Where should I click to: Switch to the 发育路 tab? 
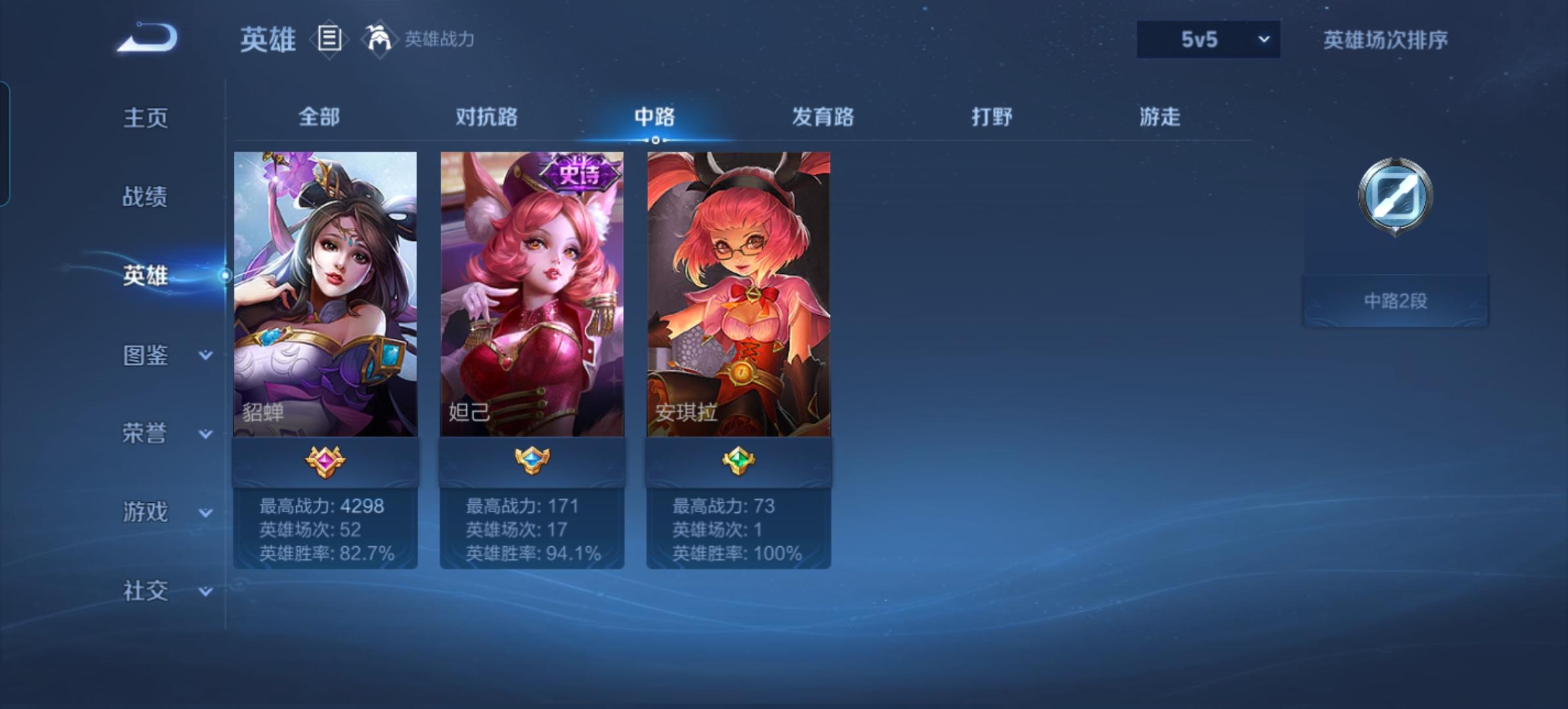click(821, 117)
